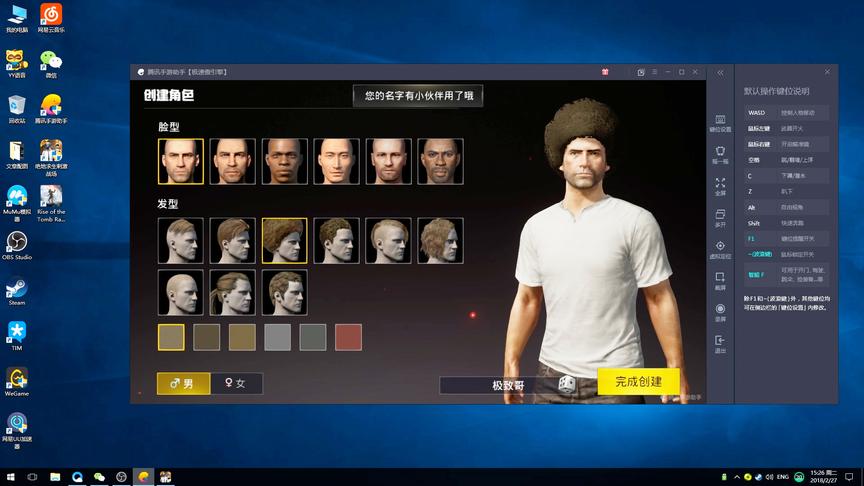Click the 截屏 (screenshot) sidebar button

pyautogui.click(x=720, y=280)
